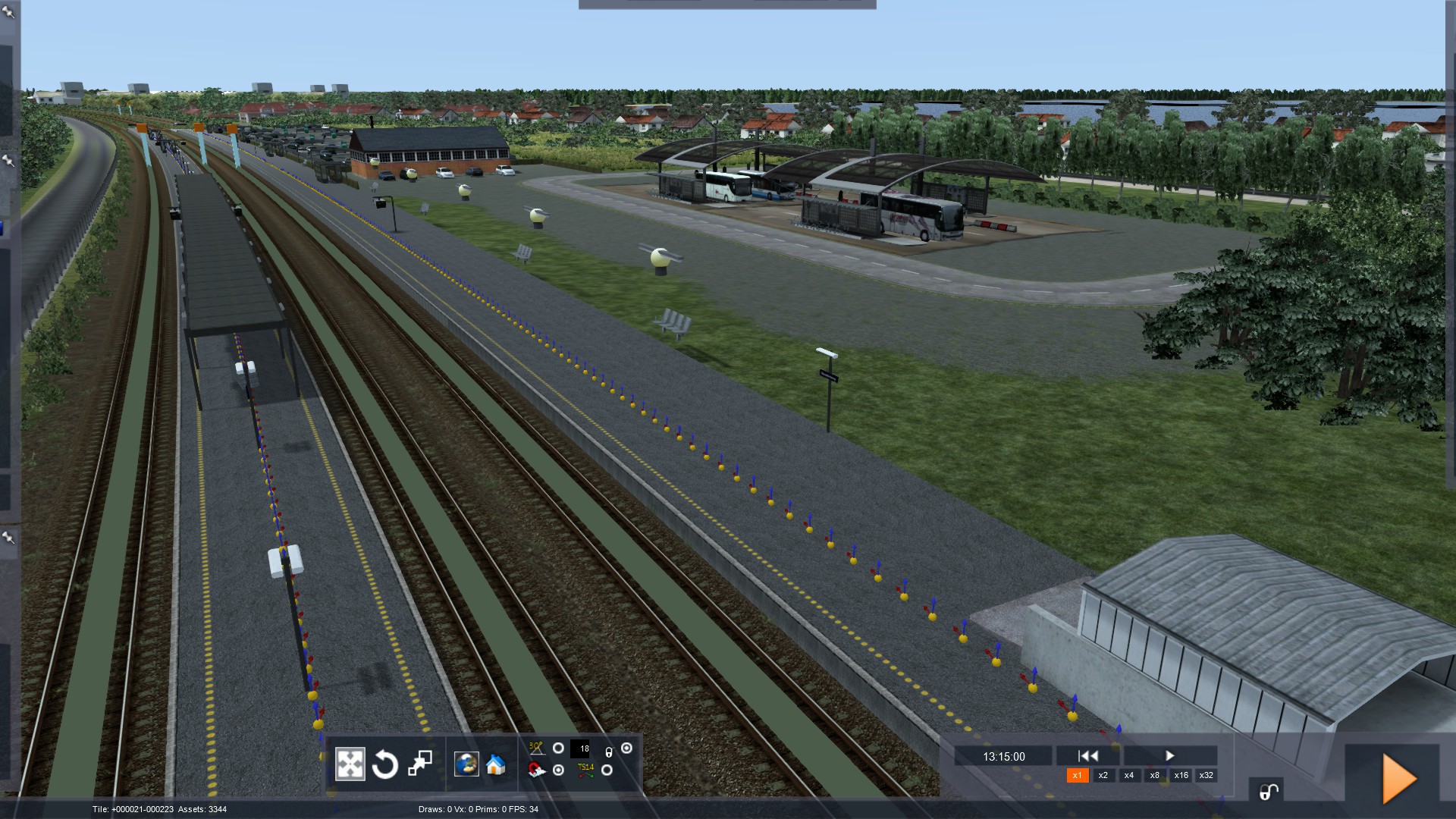Toggle the toolbar padlock radio button
Viewport: 1456px width, 819px height.
pos(626,748)
